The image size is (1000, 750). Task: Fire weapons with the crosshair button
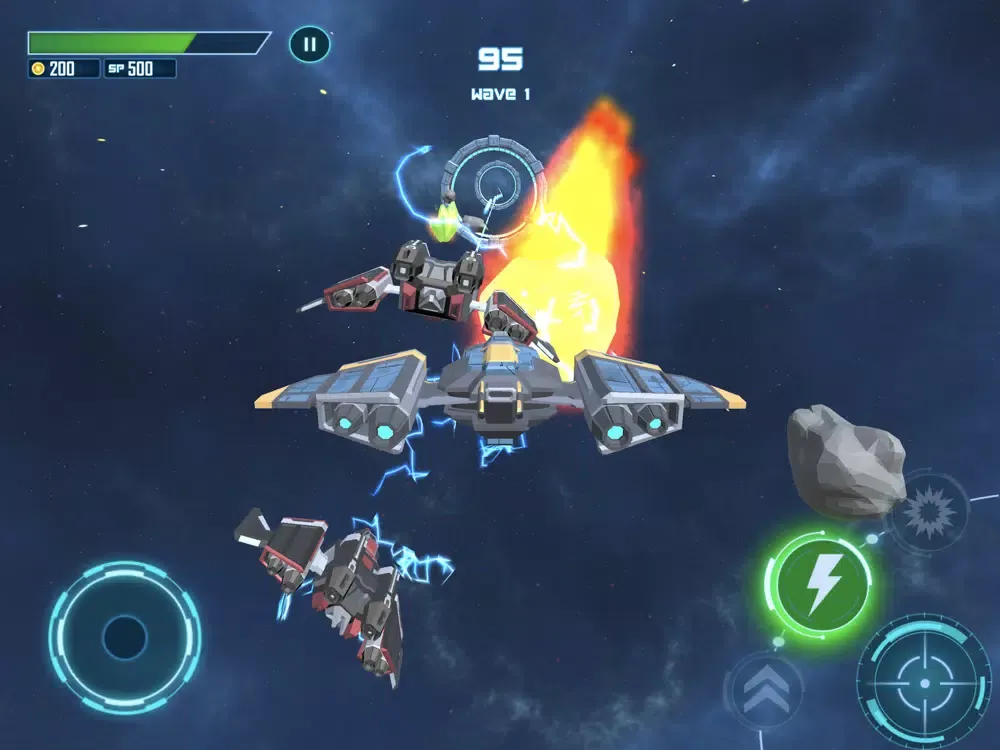(x=924, y=683)
